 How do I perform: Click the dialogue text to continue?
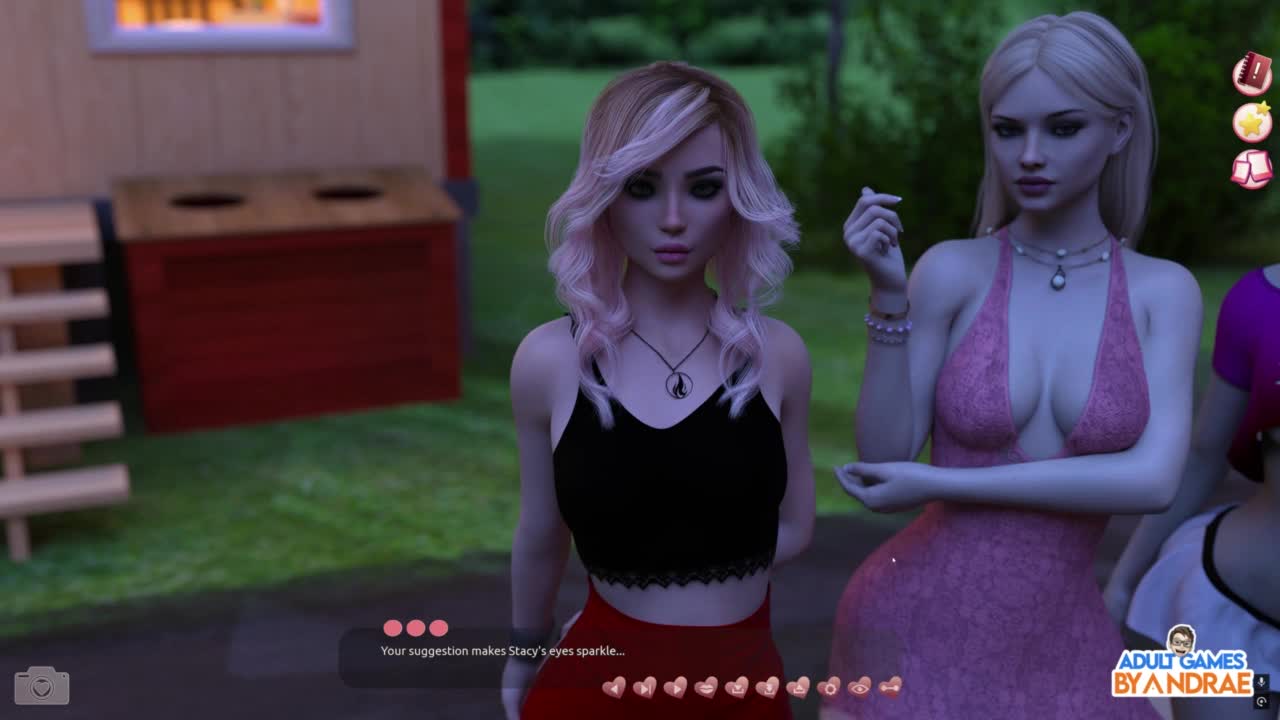502,651
